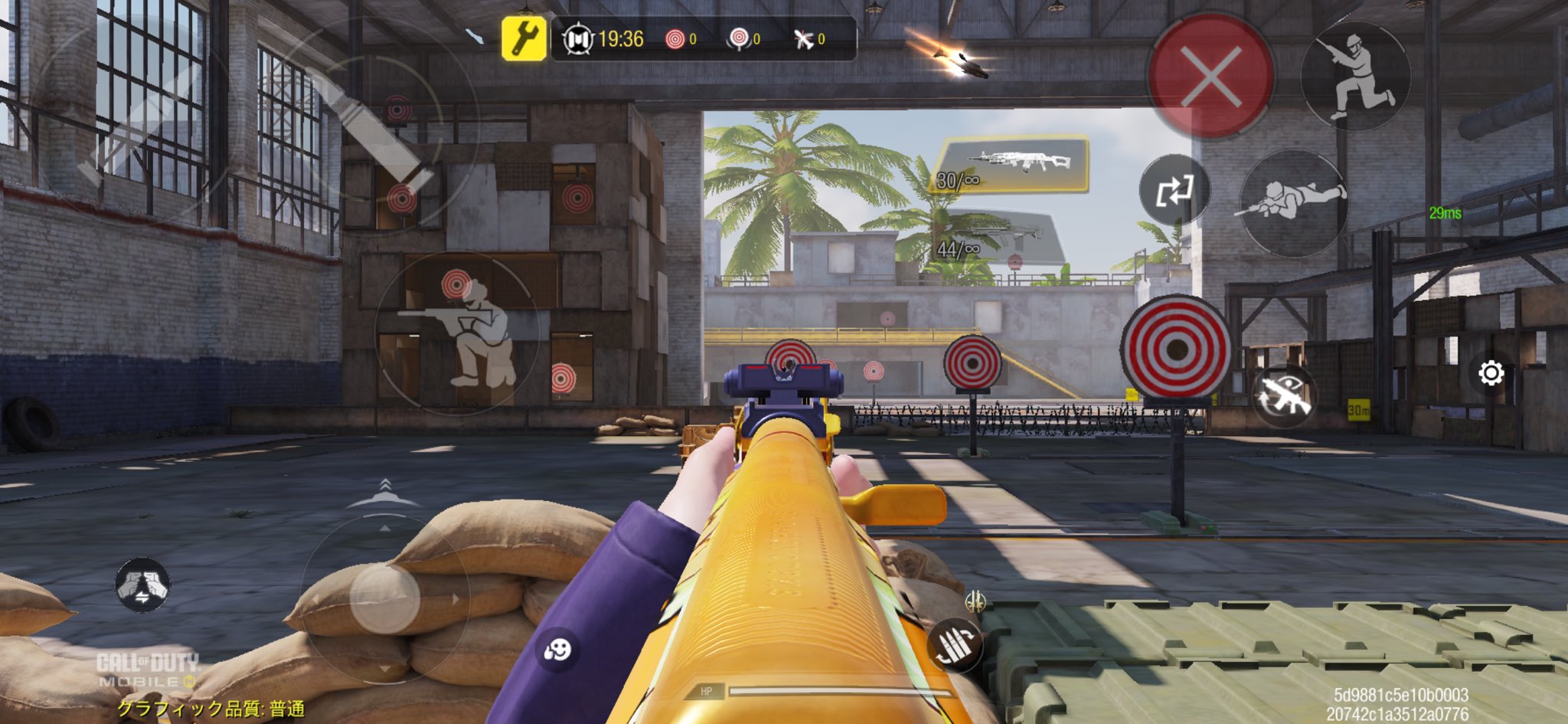Tap the crouching soldier stance icon

coord(1356,77)
